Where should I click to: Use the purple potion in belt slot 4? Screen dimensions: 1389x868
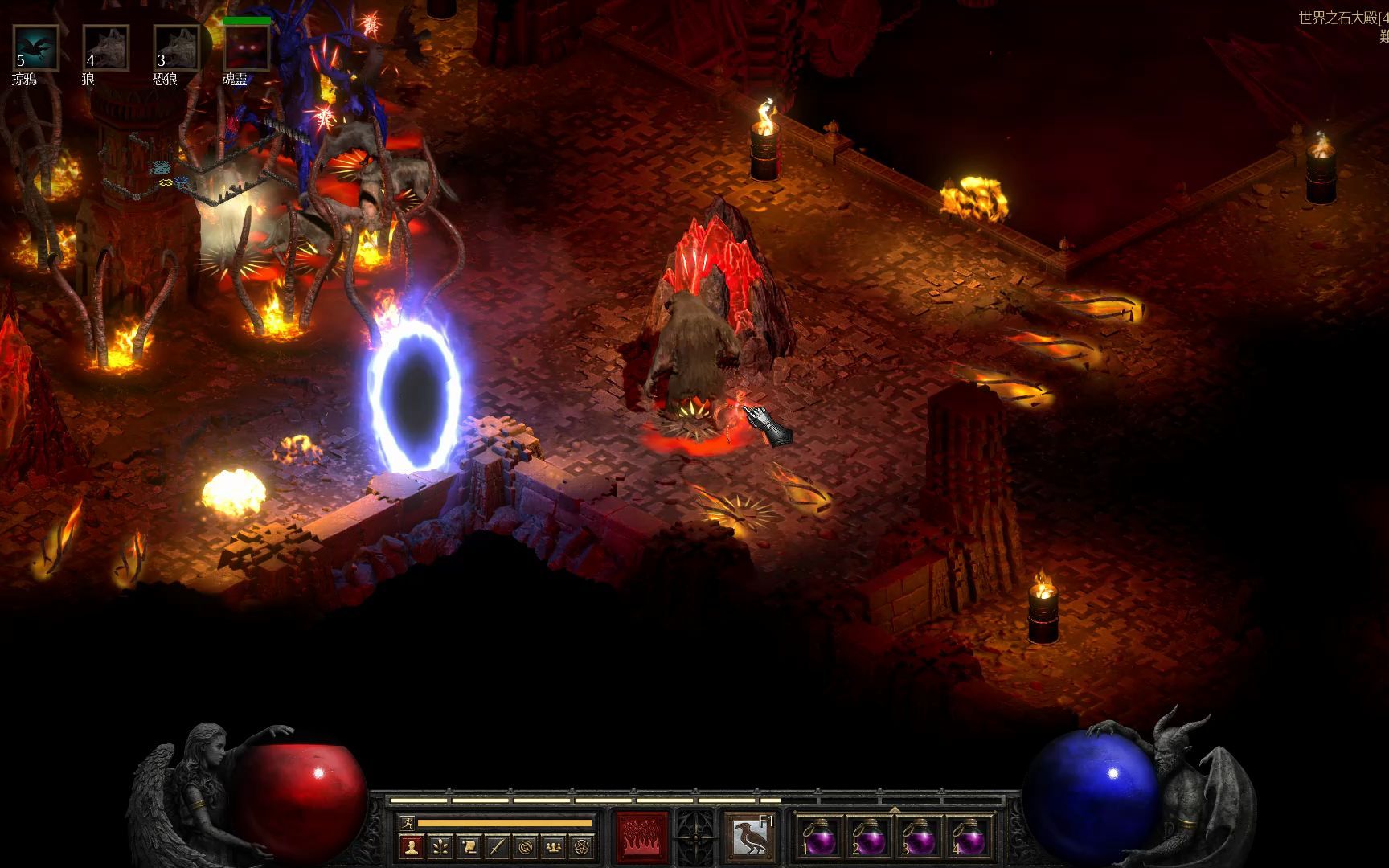click(970, 839)
